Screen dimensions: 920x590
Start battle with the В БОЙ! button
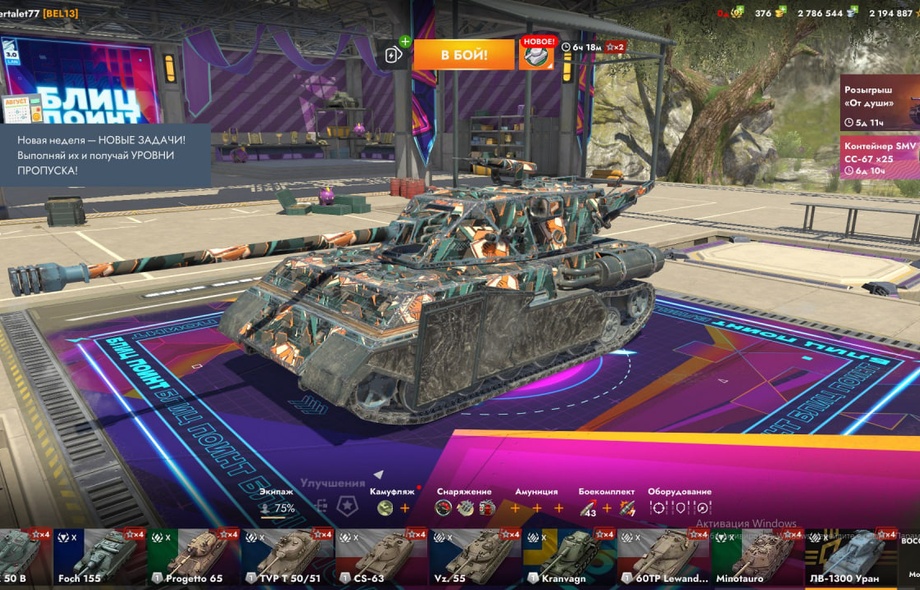point(463,54)
